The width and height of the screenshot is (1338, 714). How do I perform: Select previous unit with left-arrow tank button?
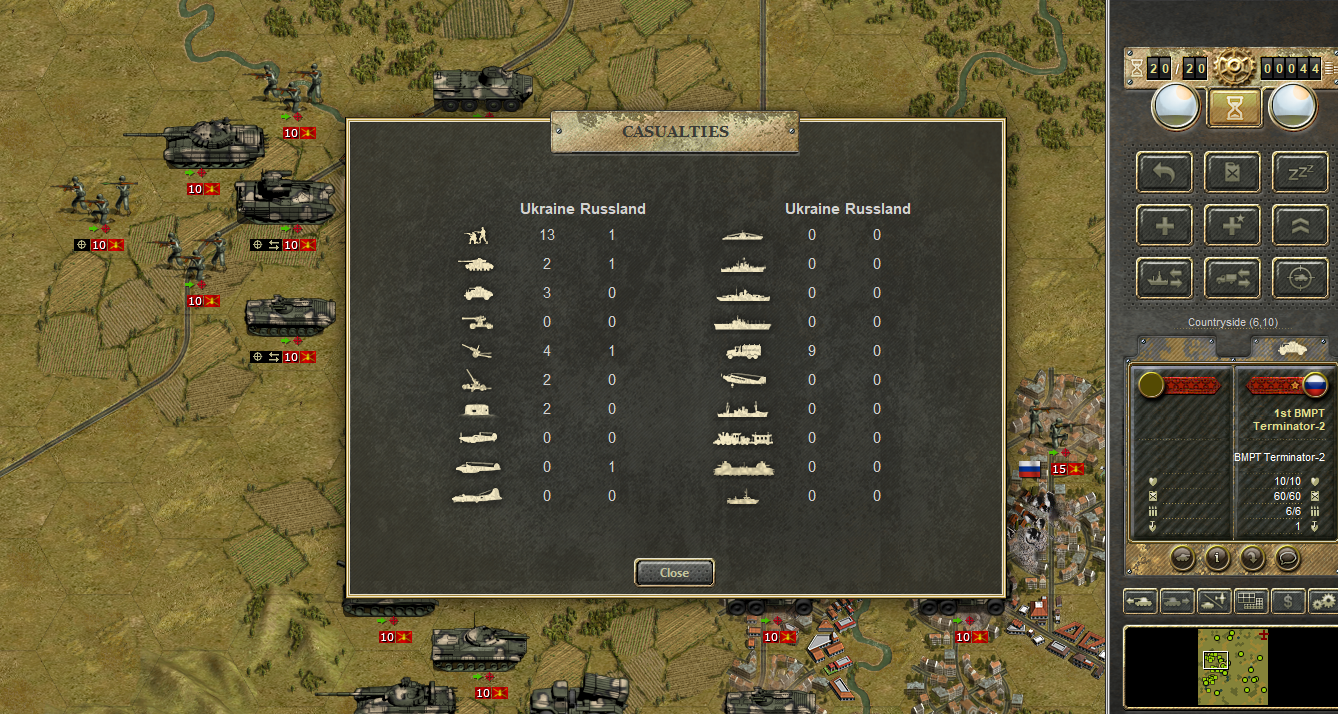[1140, 601]
